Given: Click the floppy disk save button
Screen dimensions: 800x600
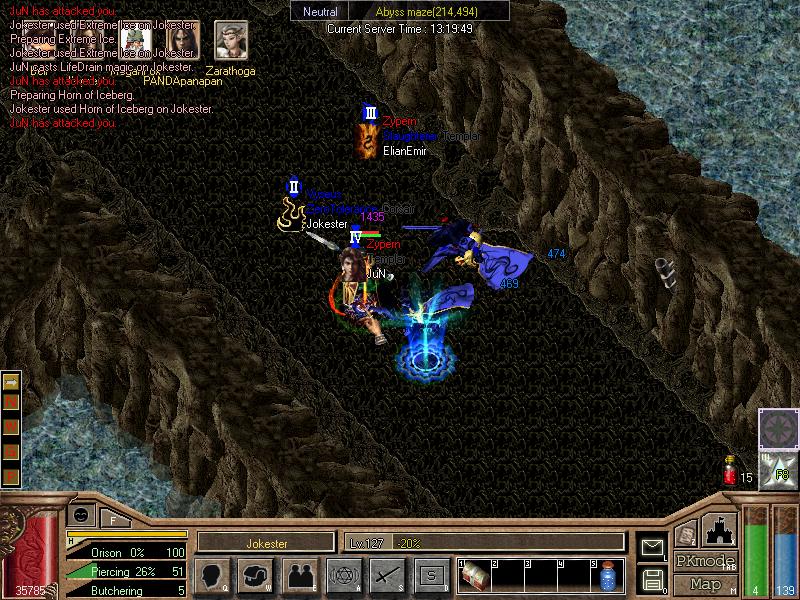Looking at the screenshot, I should pos(653,578).
